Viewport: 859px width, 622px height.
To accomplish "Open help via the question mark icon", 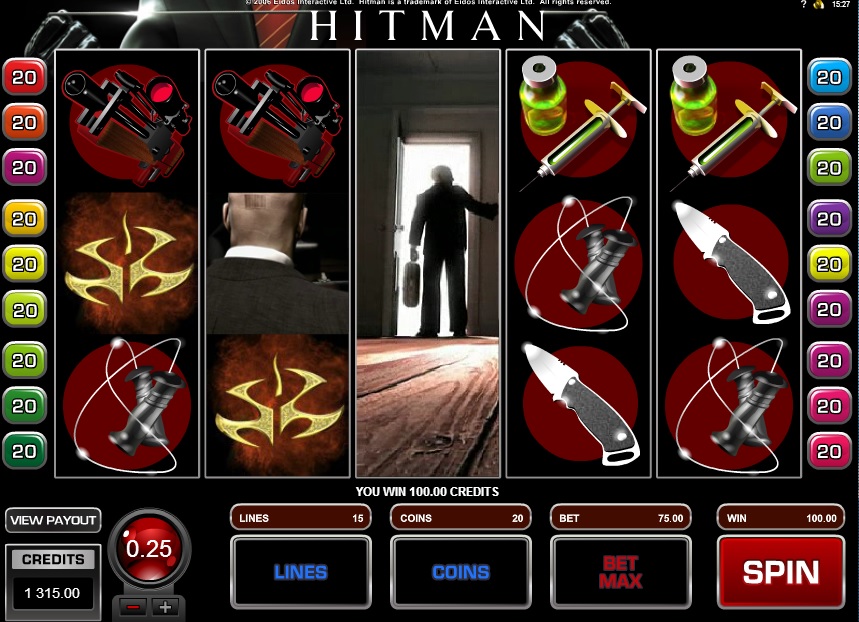I will tap(803, 5).
